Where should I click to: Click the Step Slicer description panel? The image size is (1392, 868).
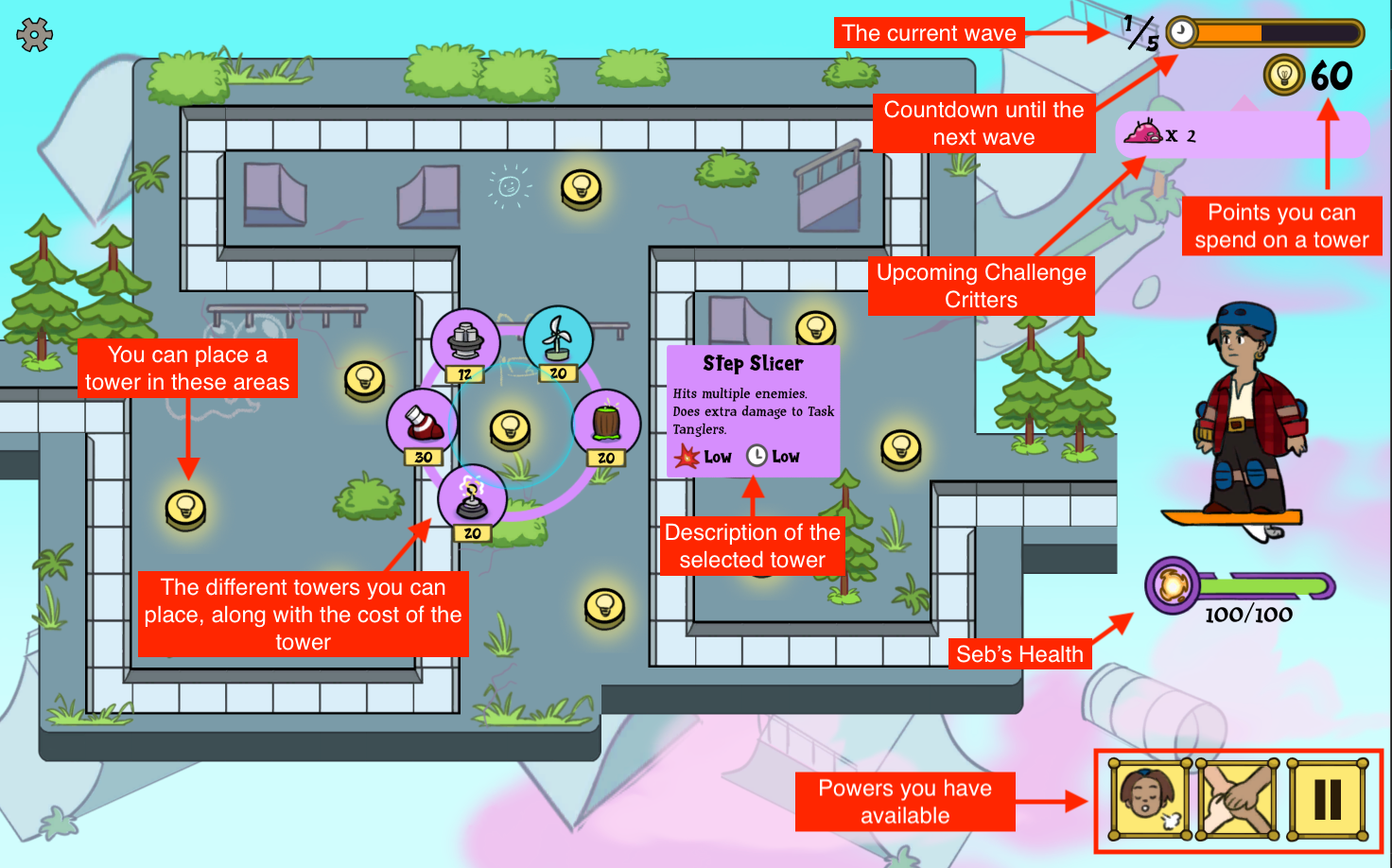coord(752,411)
